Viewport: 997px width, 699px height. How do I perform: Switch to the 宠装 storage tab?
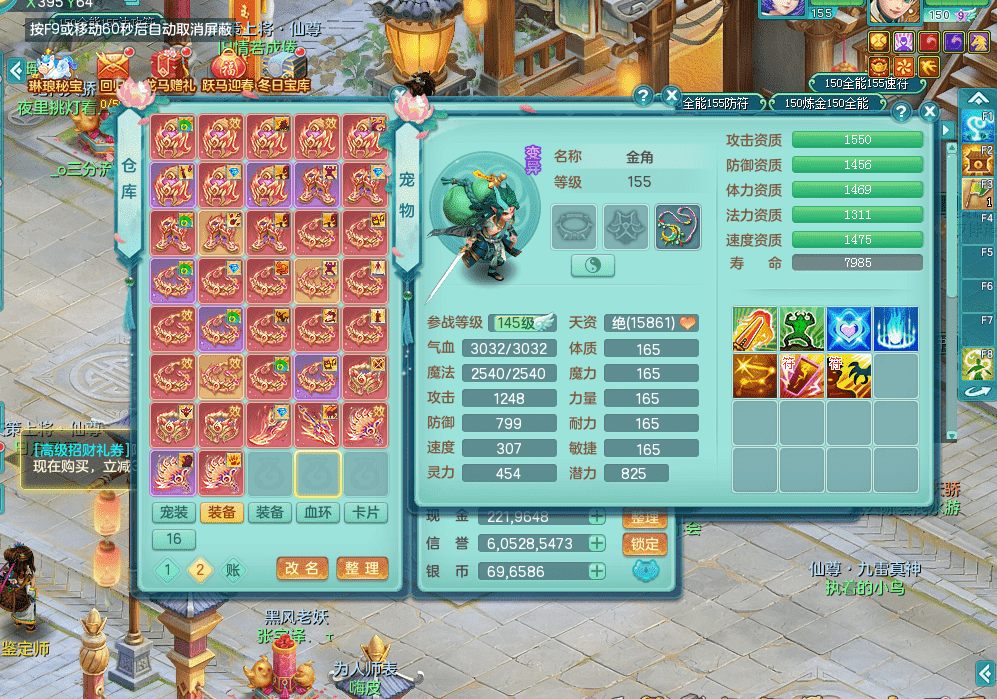point(174,513)
